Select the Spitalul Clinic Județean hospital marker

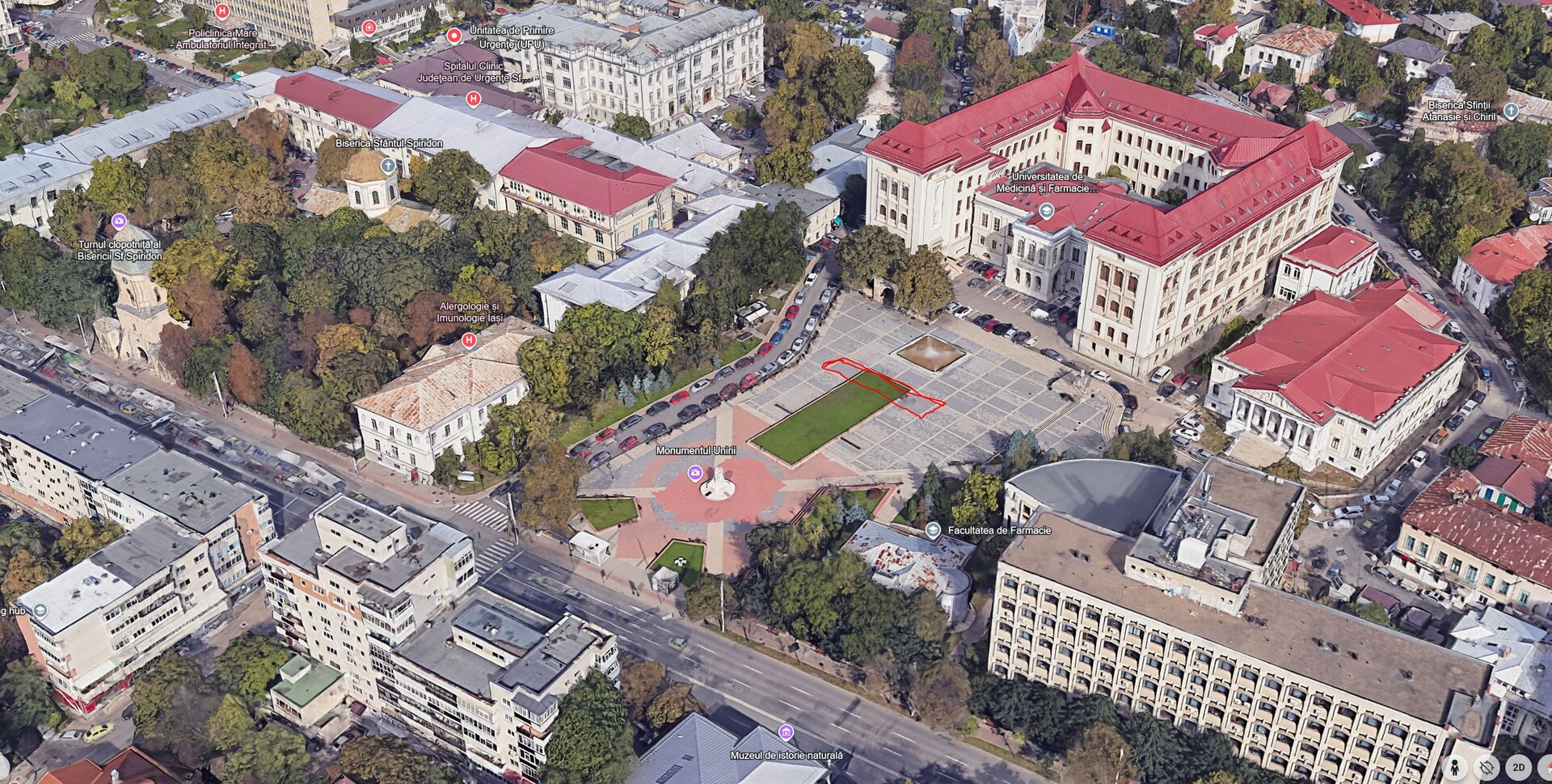pyautogui.click(x=474, y=99)
